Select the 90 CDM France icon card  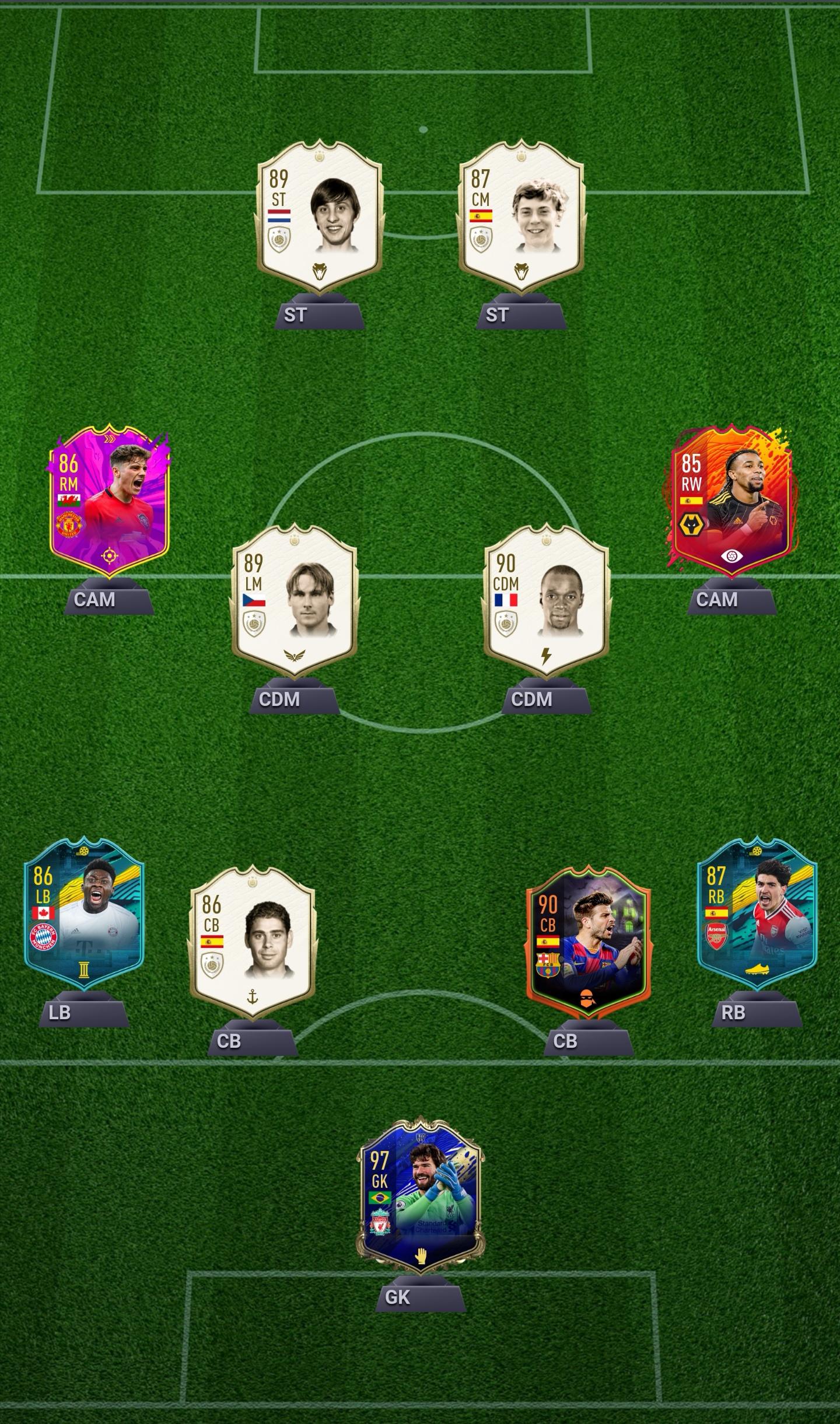546,601
